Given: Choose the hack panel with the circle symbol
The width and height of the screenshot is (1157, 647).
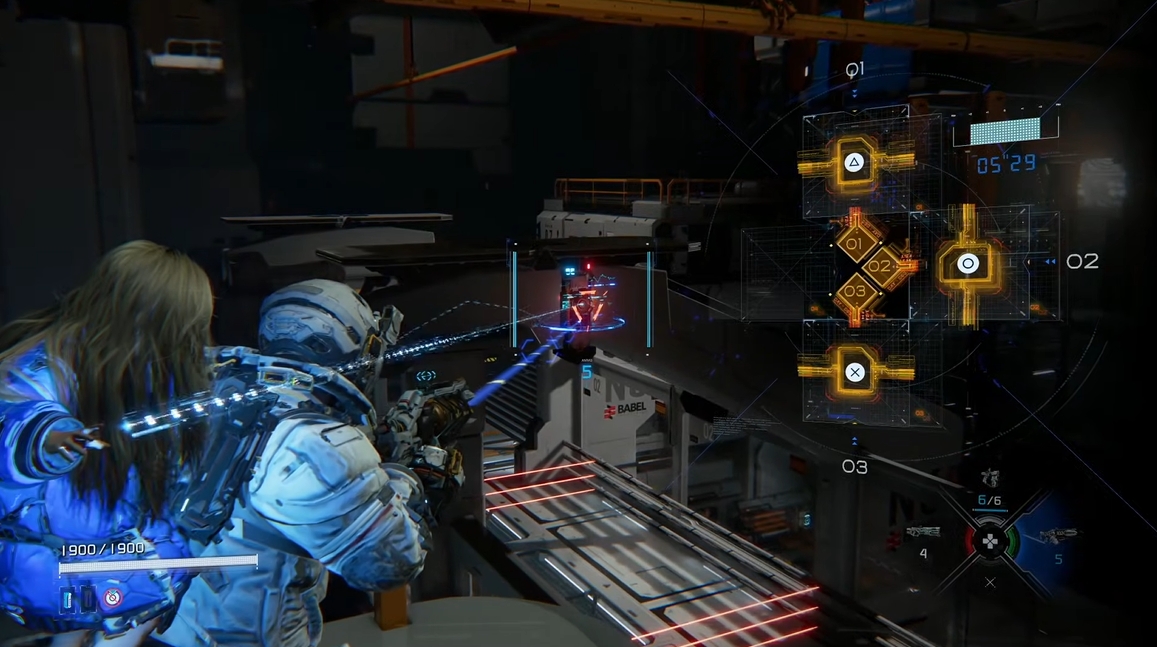Looking at the screenshot, I should pyautogui.click(x=967, y=264).
